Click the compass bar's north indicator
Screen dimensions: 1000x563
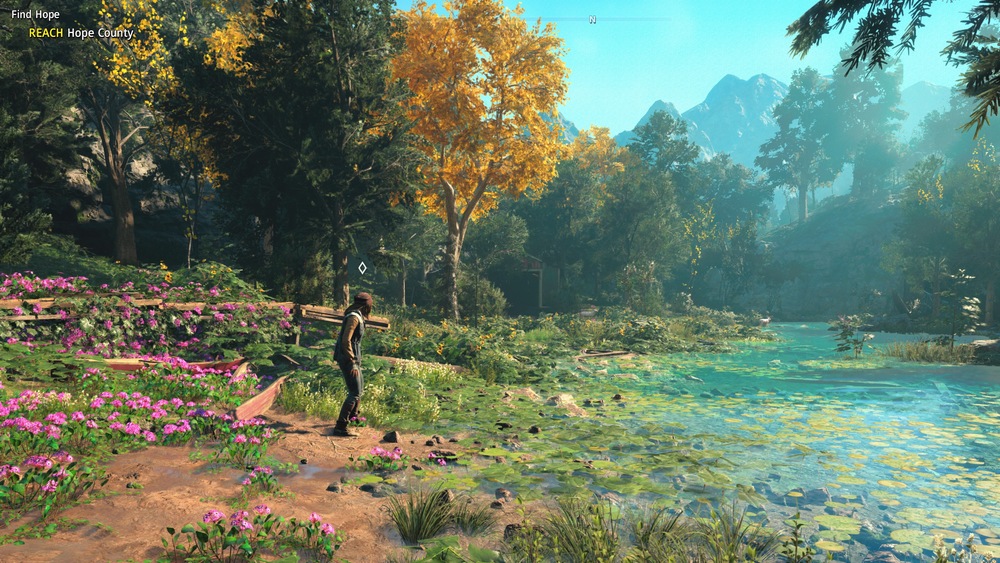tap(592, 19)
